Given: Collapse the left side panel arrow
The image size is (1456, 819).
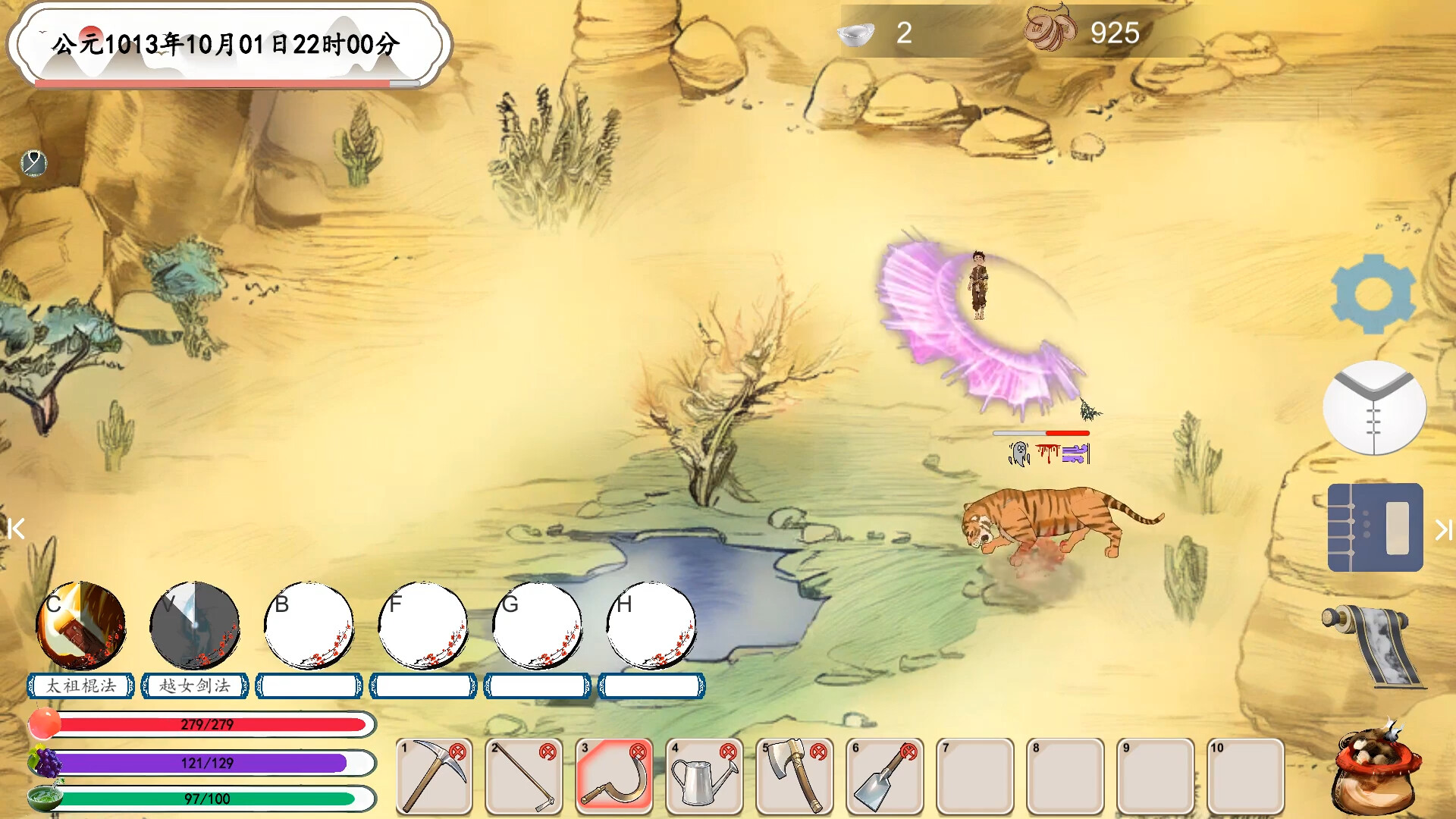Looking at the screenshot, I should (17, 529).
